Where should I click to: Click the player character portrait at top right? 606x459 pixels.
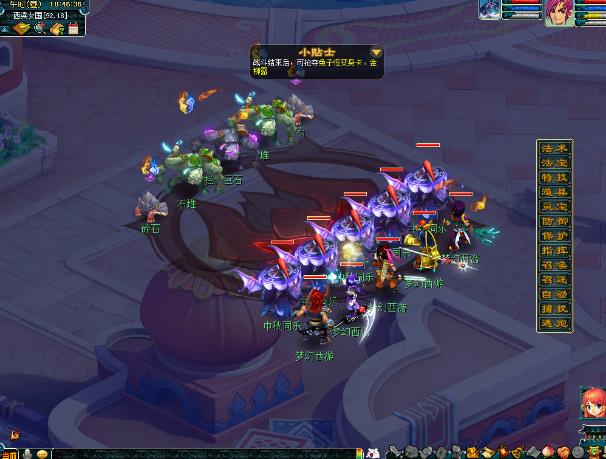point(555,9)
